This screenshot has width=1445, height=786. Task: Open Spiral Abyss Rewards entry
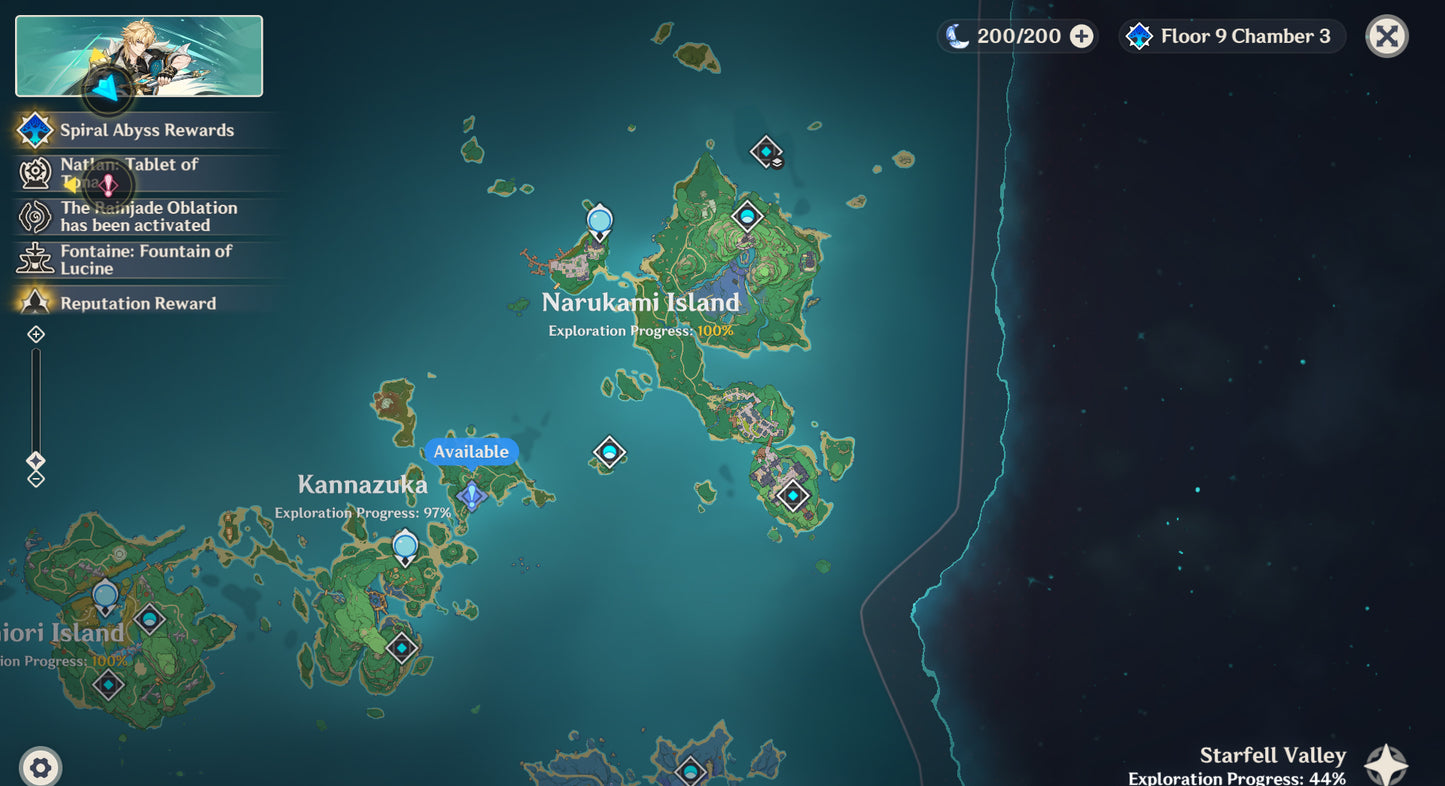146,130
